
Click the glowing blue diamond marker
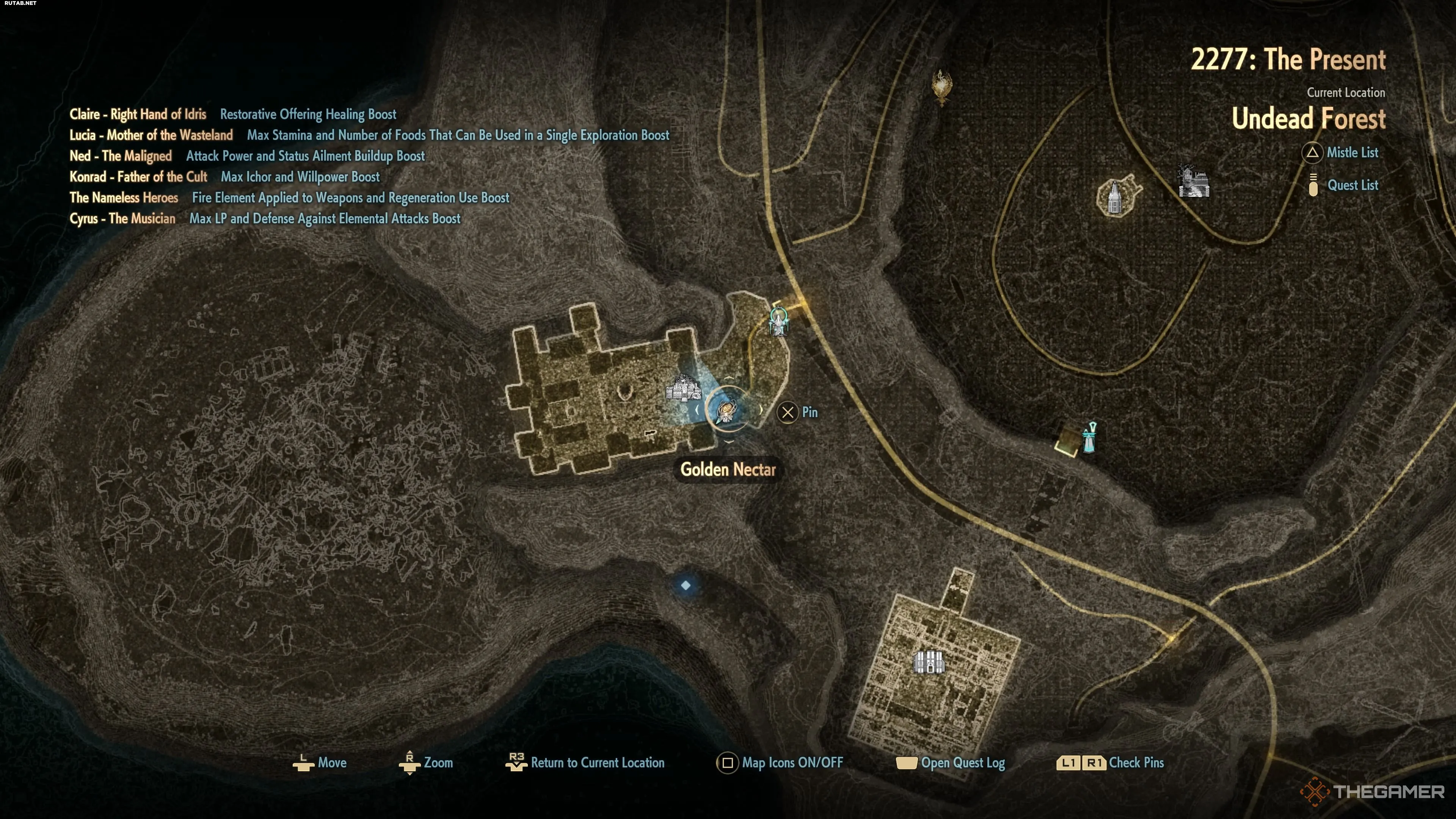tap(686, 585)
